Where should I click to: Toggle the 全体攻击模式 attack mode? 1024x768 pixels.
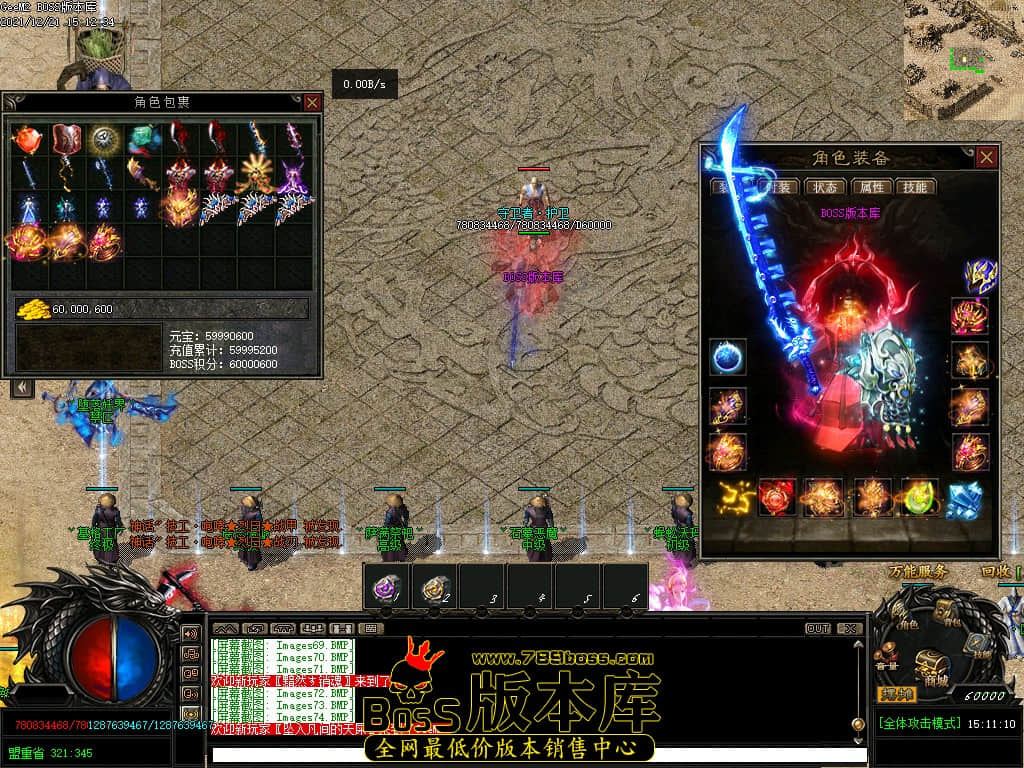pos(918,723)
